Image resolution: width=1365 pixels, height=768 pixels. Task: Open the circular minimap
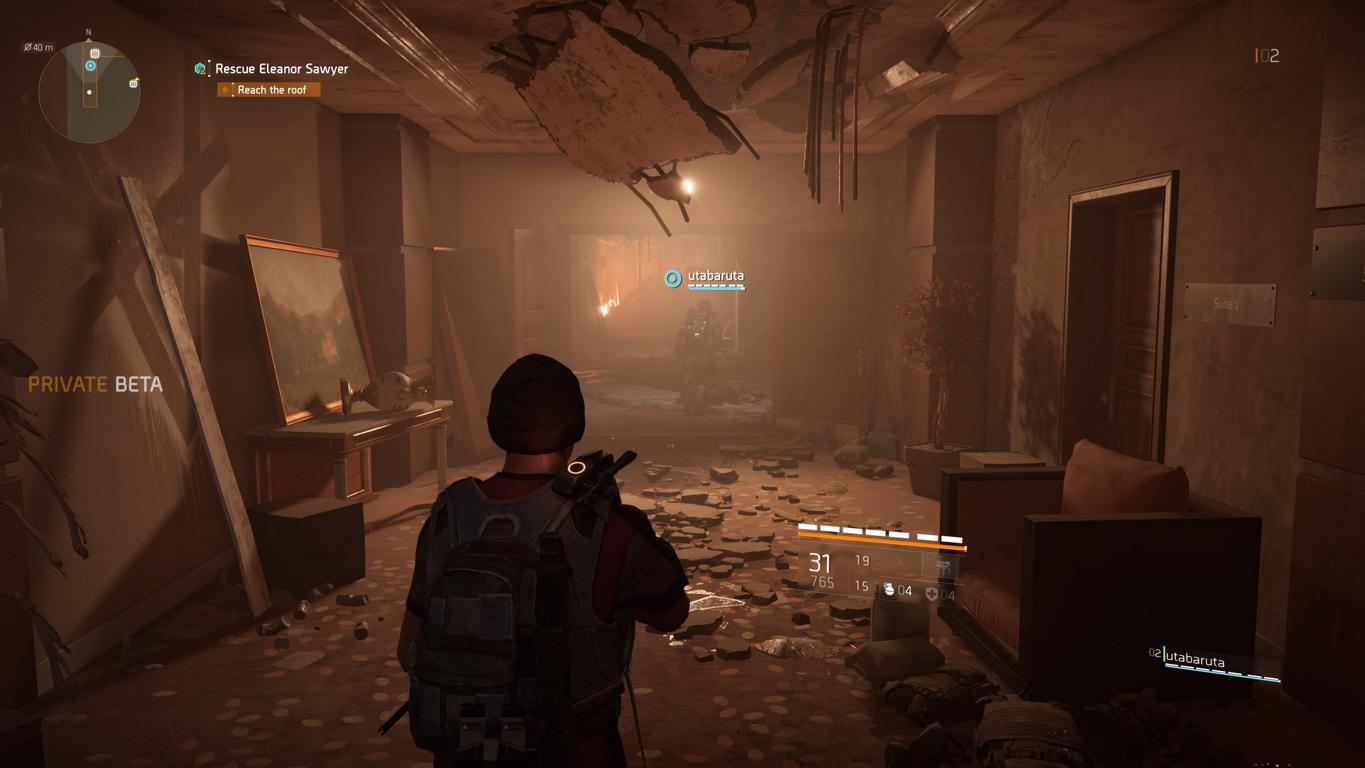pyautogui.click(x=89, y=92)
